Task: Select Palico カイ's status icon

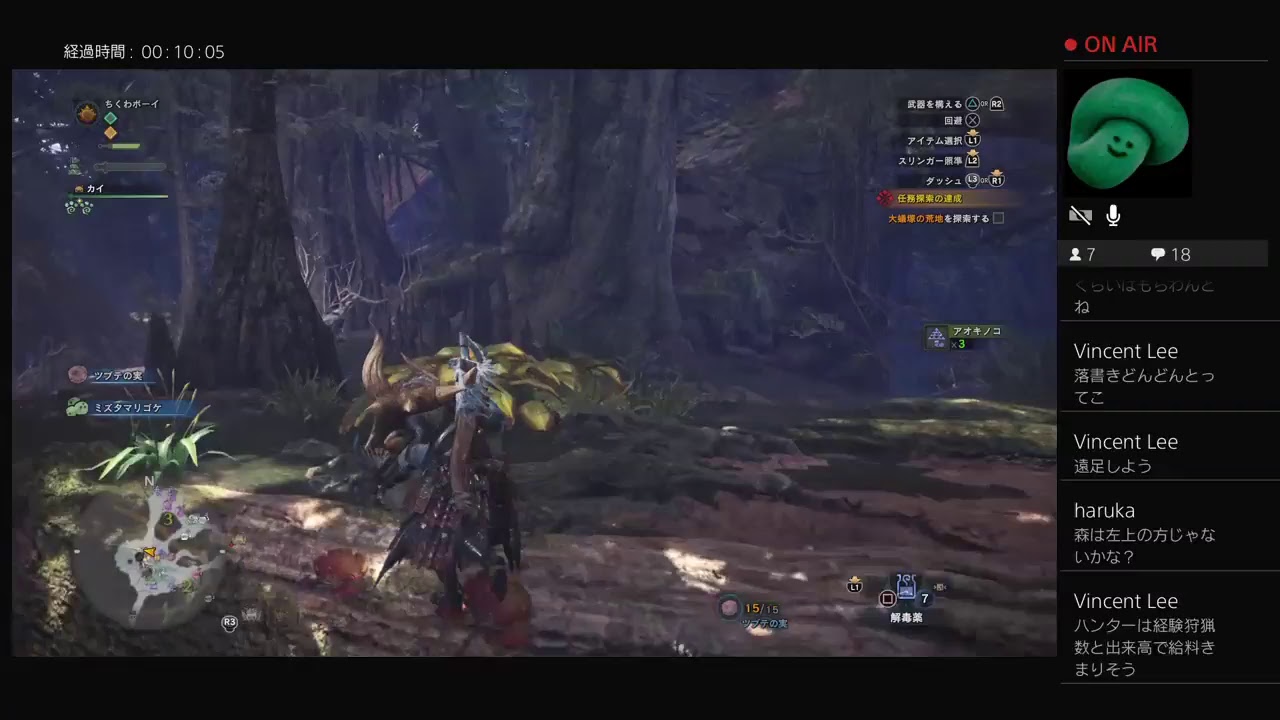Action: coord(78,188)
